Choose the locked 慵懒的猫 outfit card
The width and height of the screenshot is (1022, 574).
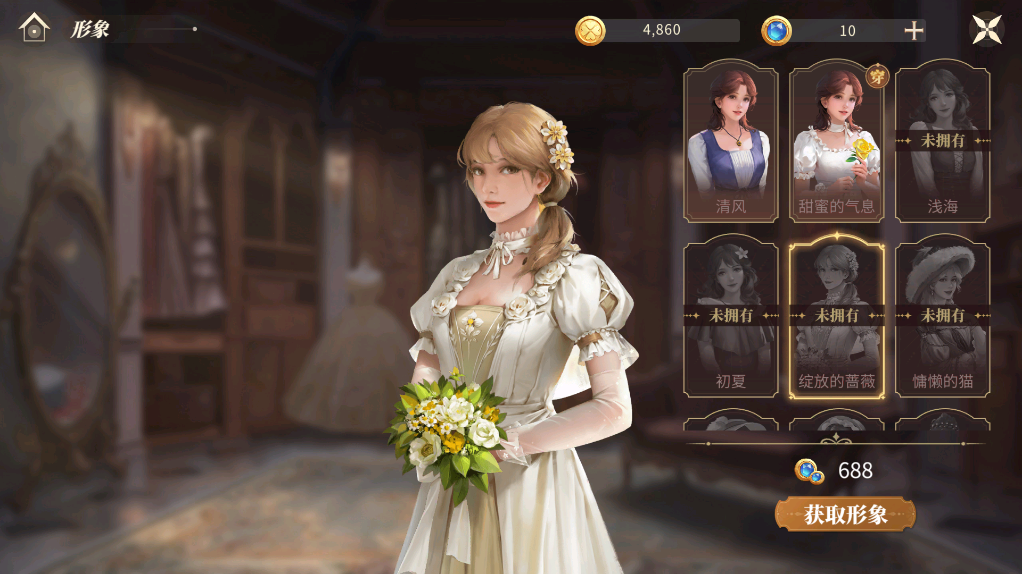(x=942, y=316)
